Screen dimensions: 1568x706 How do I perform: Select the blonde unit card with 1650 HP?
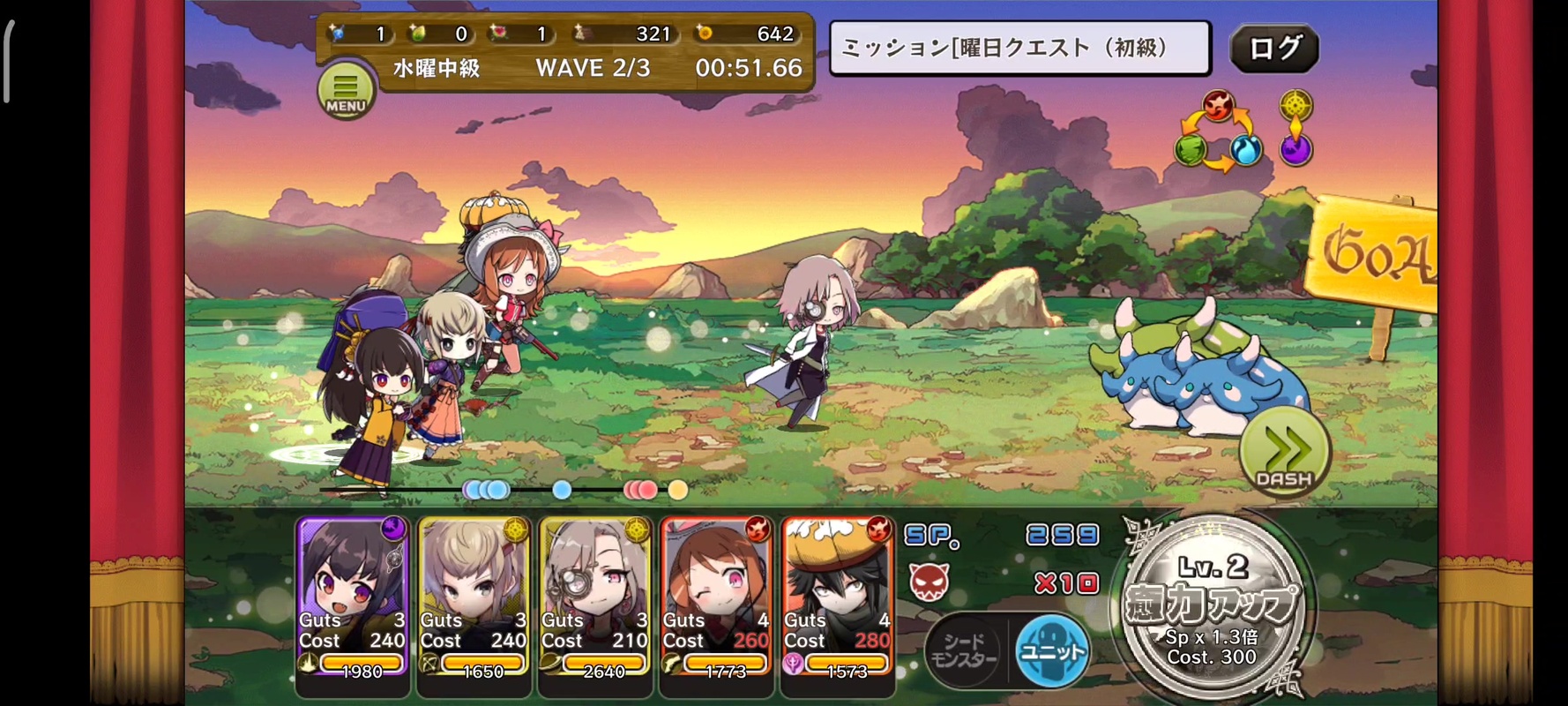coord(474,600)
